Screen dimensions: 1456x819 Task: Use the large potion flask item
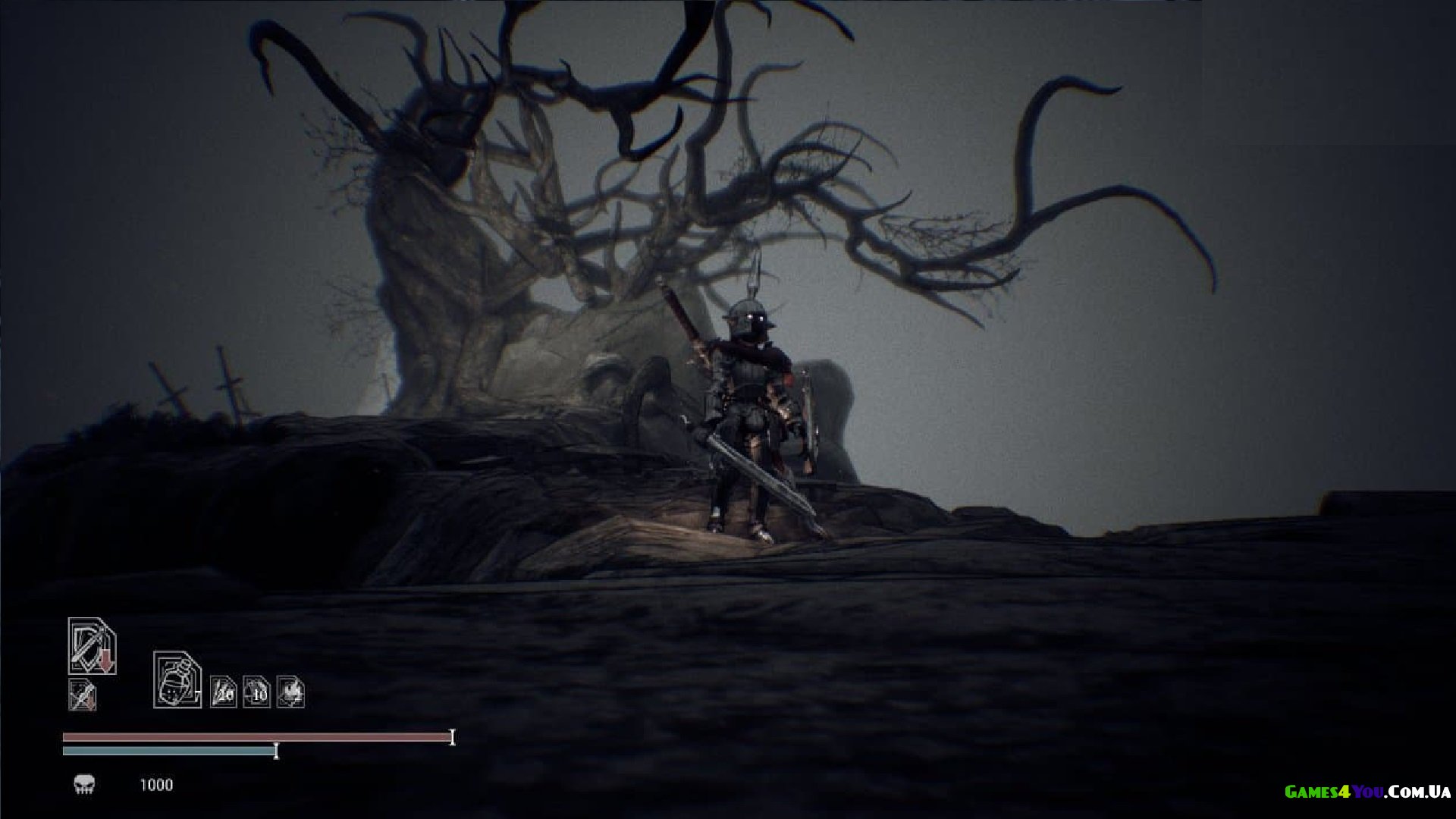[x=177, y=679]
